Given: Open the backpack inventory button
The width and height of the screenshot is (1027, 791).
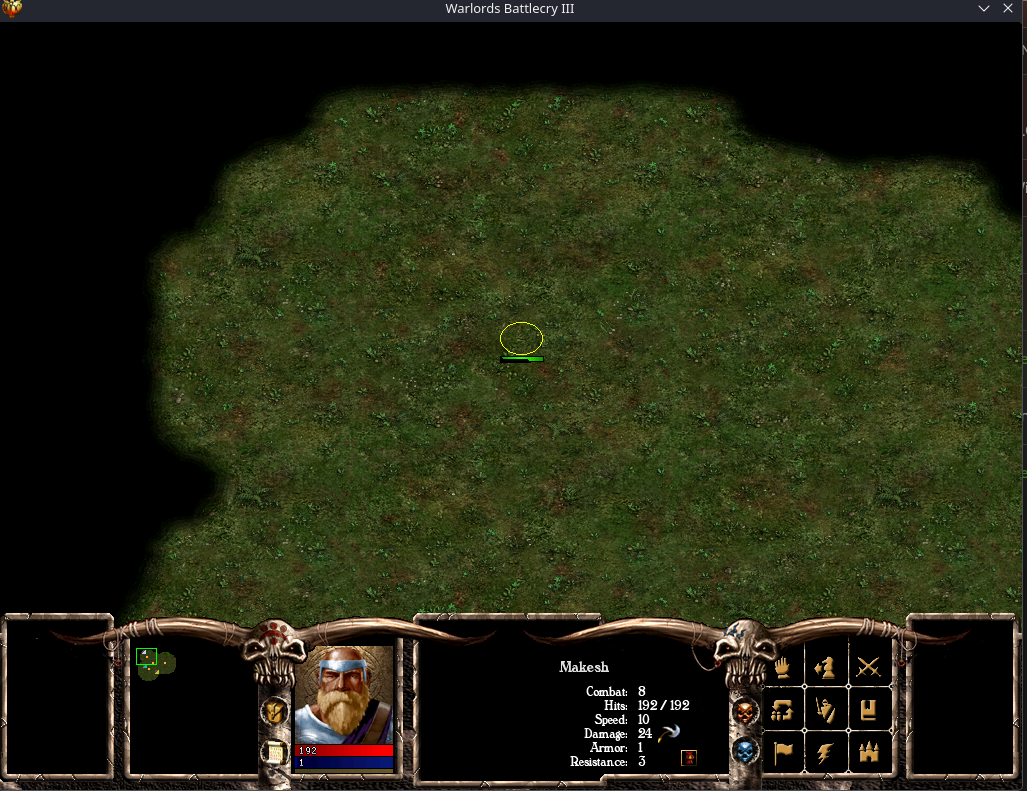Looking at the screenshot, I should pyautogui.click(x=274, y=711).
